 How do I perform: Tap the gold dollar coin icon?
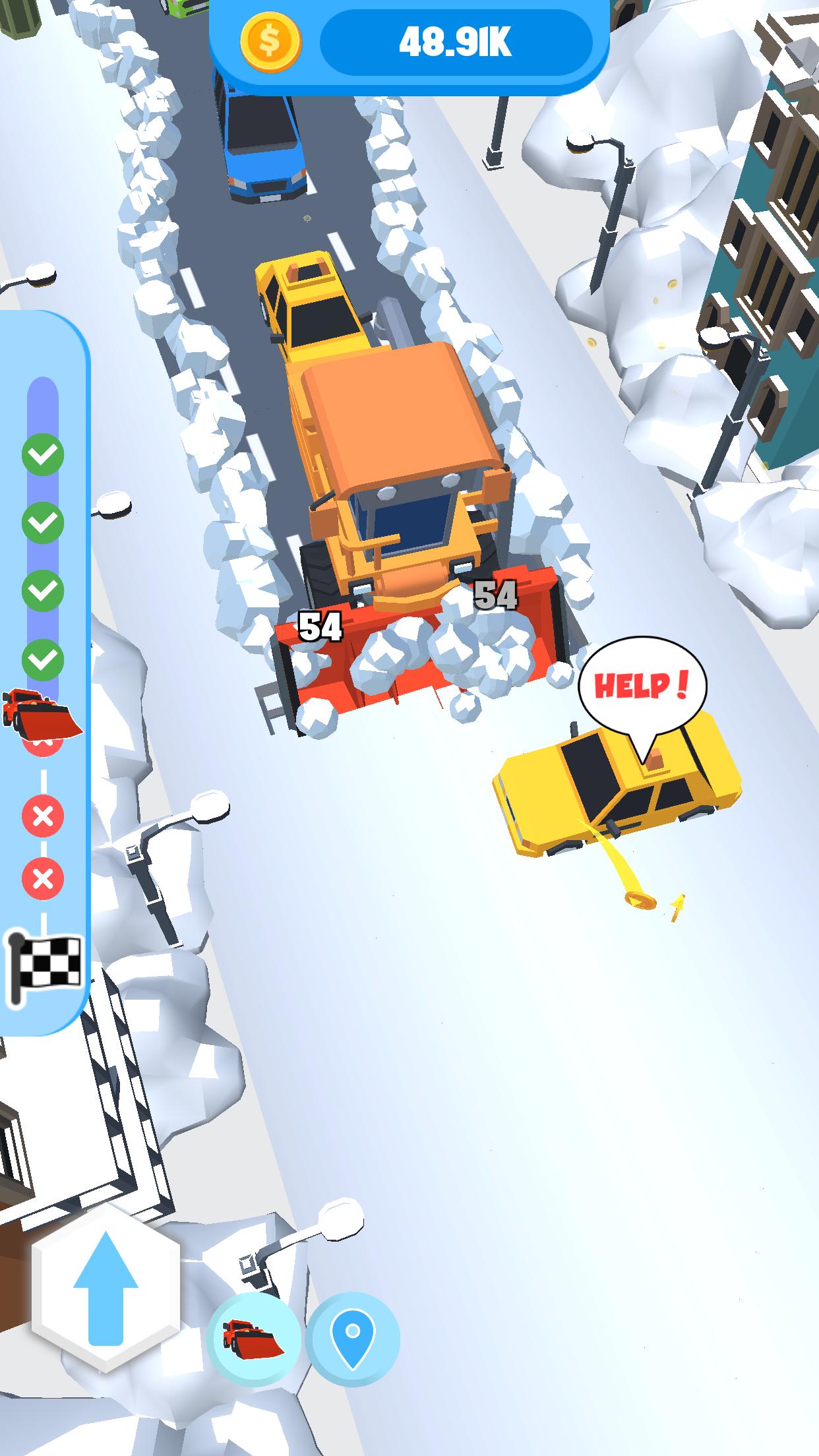pos(270,42)
